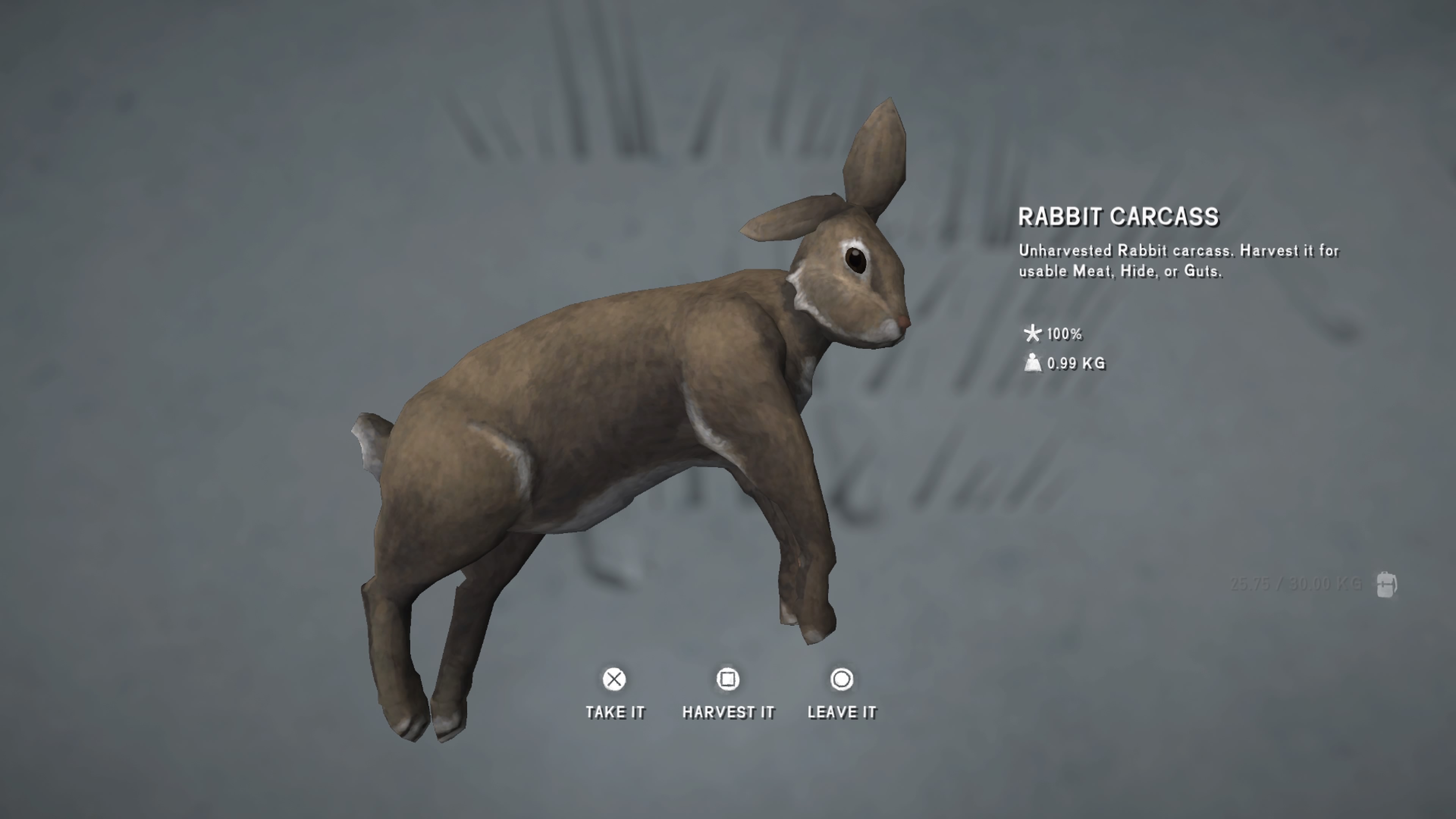The image size is (1456, 819).
Task: Choose the Take It option
Action: (614, 693)
